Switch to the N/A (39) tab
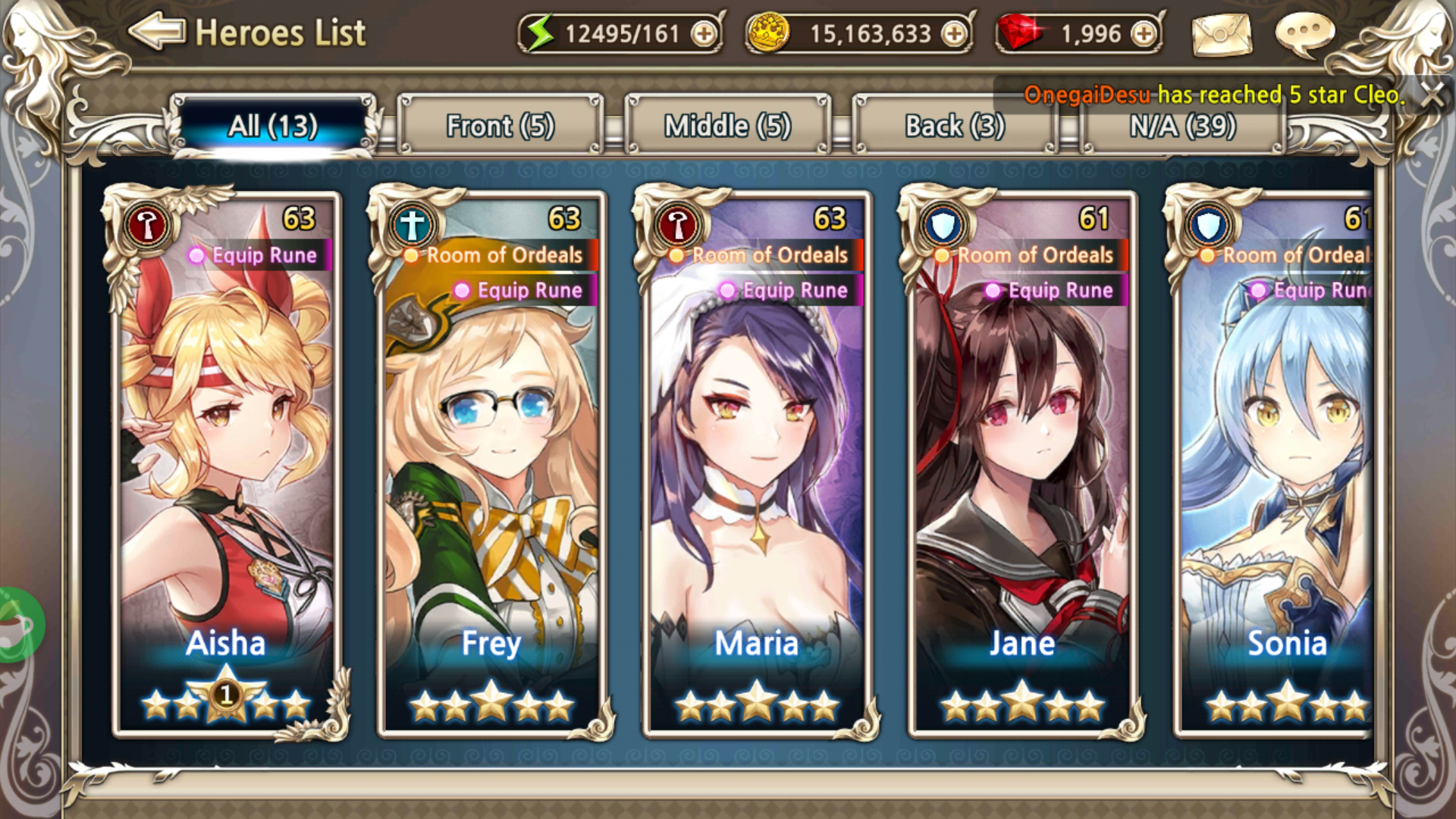 [1183, 127]
